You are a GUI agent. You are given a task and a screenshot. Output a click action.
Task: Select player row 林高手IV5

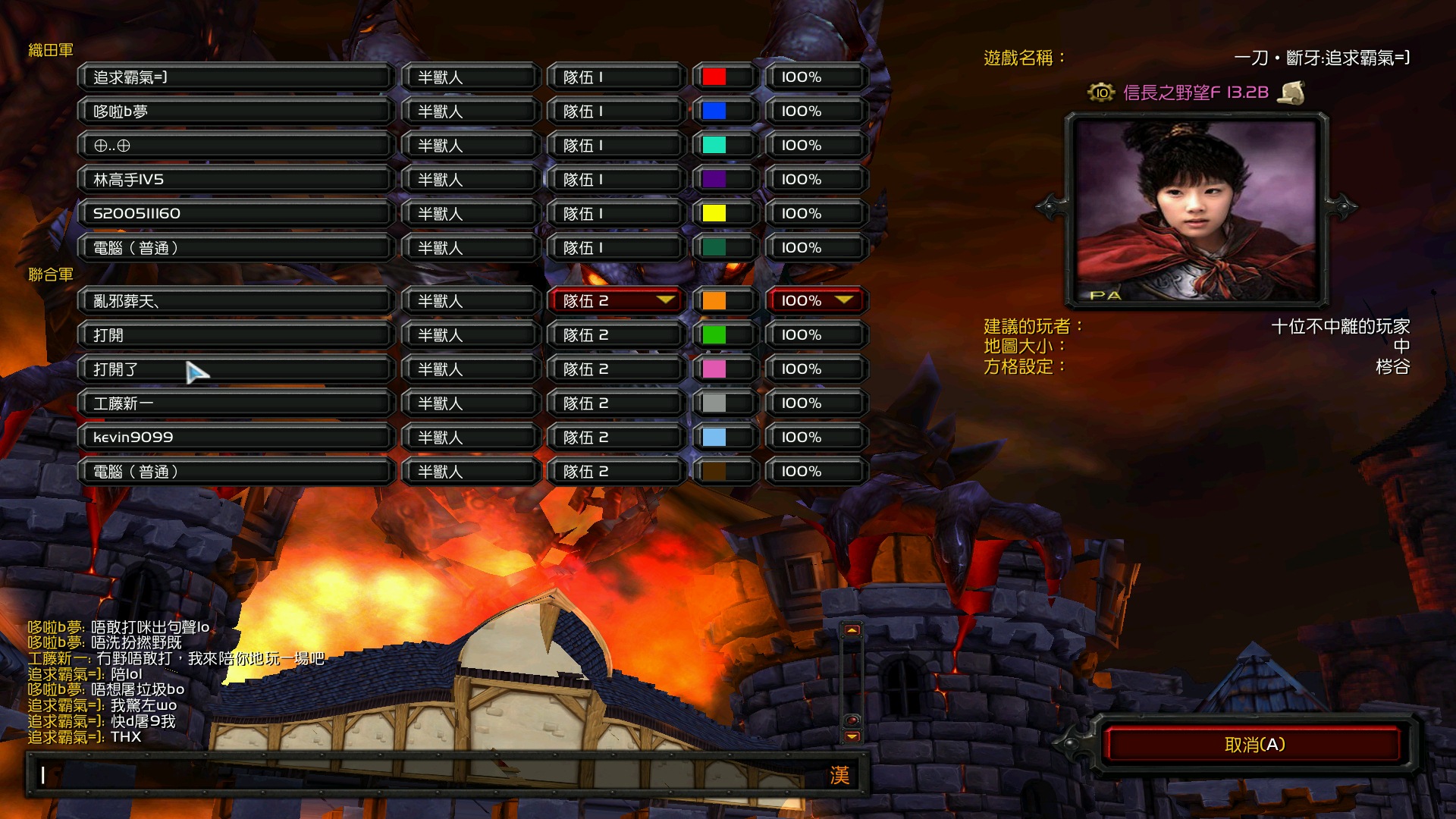(235, 180)
